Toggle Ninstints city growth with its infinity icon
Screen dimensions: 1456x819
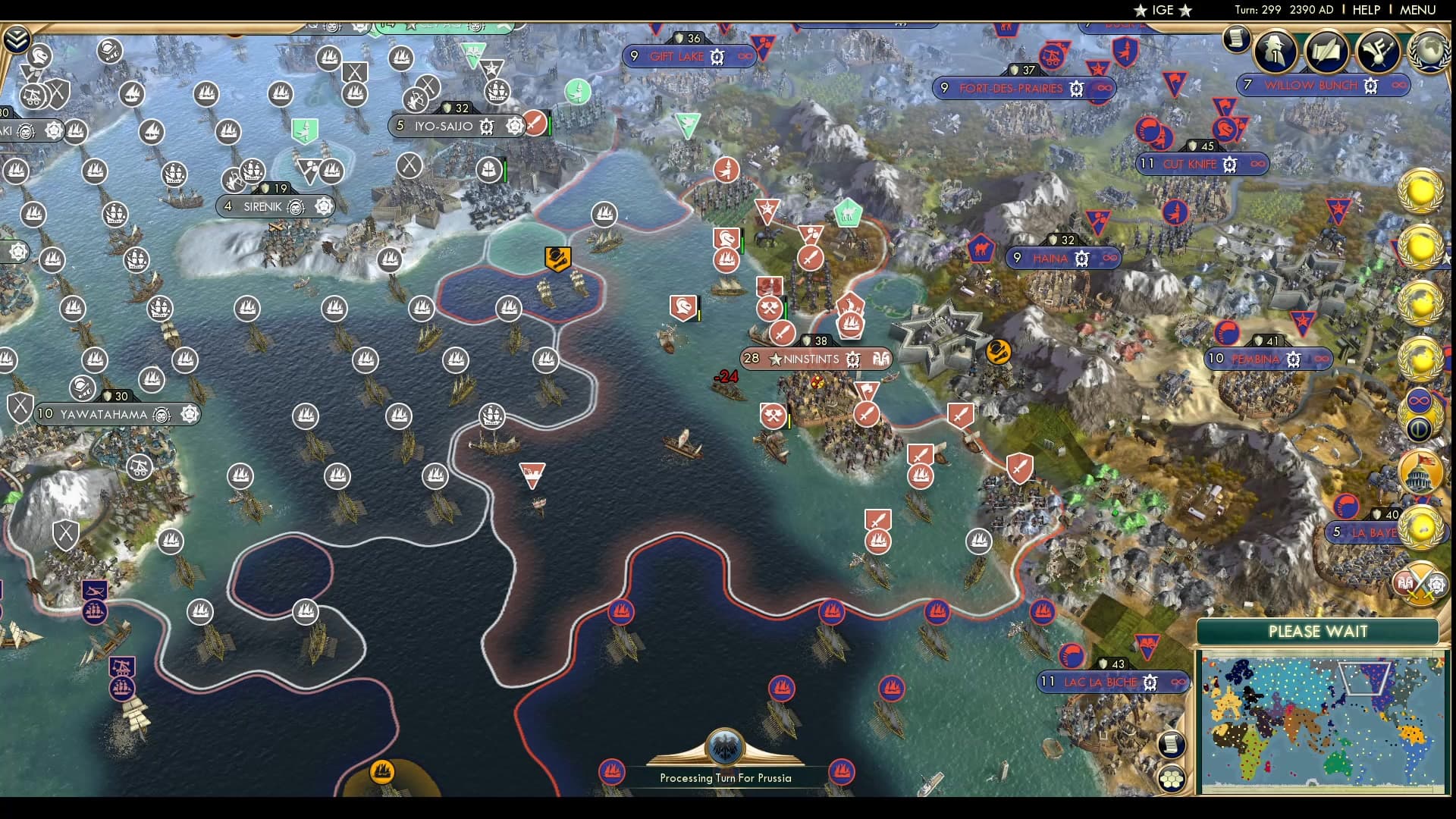[882, 359]
